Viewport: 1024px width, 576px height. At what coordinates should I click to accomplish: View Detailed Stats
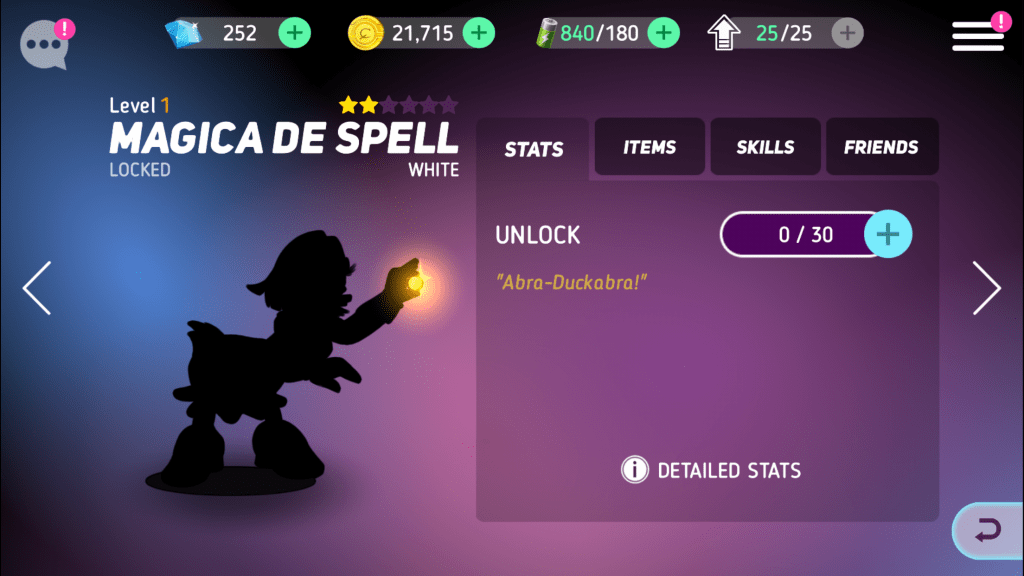point(711,470)
